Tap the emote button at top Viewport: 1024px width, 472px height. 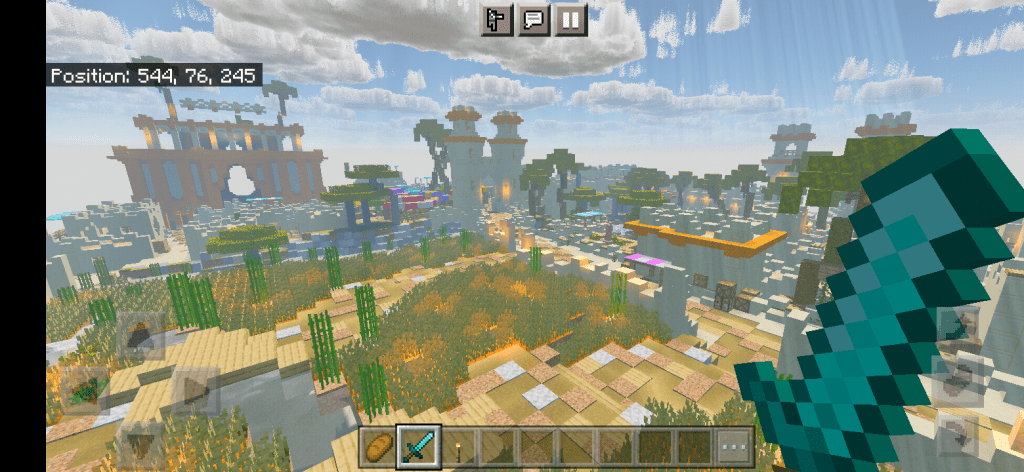[x=497, y=19]
